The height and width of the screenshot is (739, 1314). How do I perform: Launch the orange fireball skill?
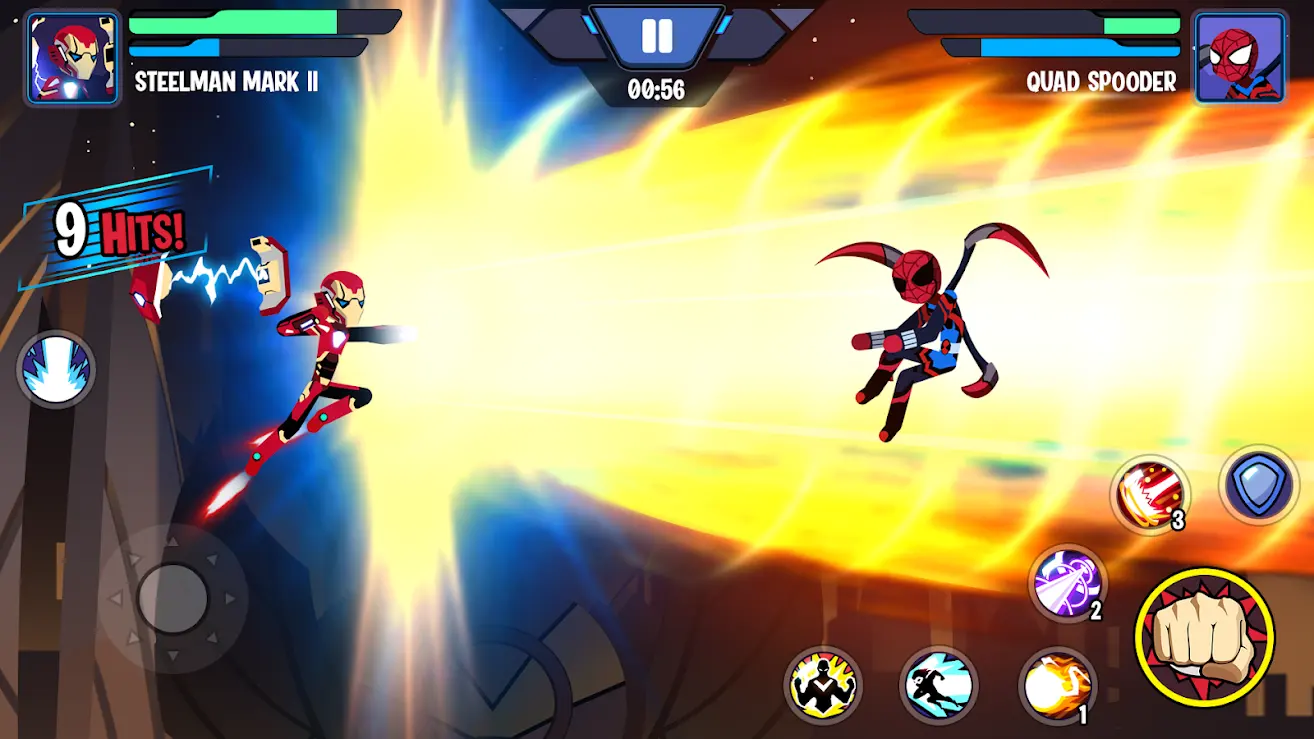pyautogui.click(x=1057, y=685)
